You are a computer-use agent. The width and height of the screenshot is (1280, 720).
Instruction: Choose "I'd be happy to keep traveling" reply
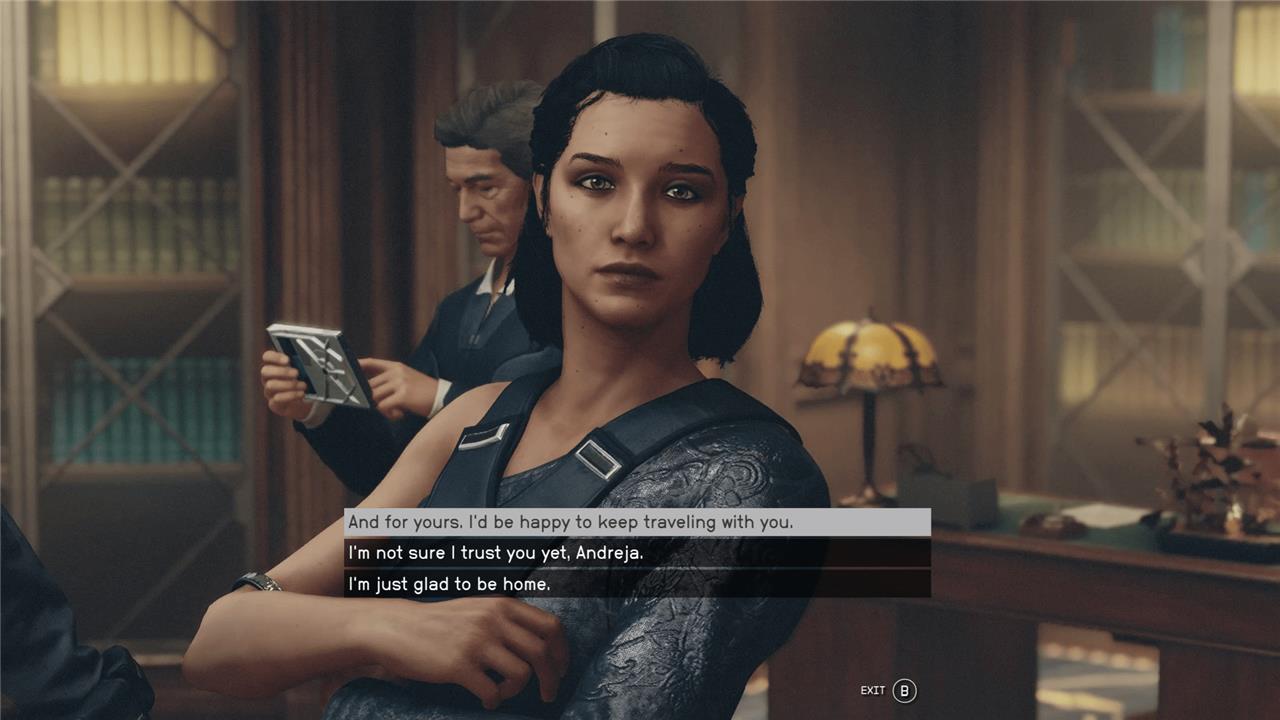point(636,522)
